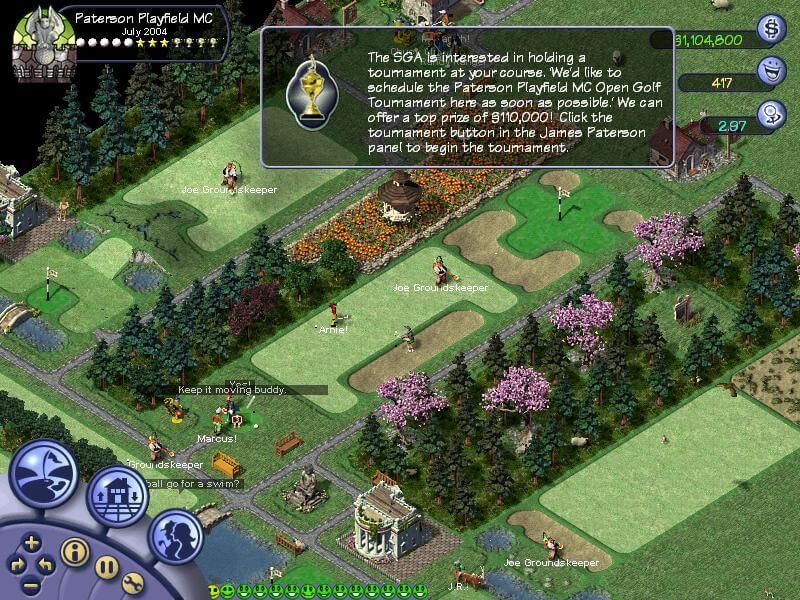
Task: Show the information panel
Action: 73,551
